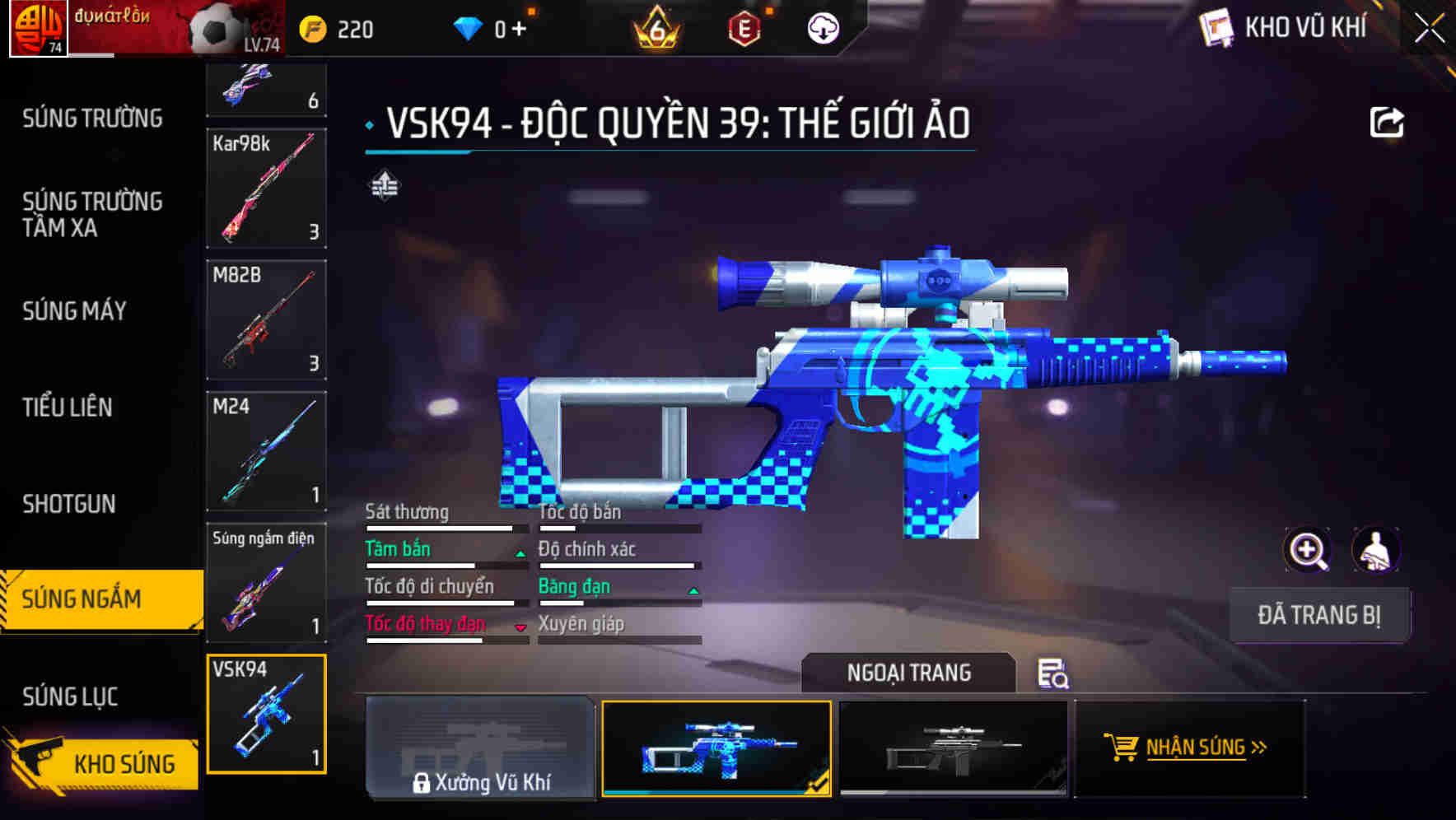Open the rank level 6 crown badge
The image size is (1456, 820).
pyautogui.click(x=655, y=30)
